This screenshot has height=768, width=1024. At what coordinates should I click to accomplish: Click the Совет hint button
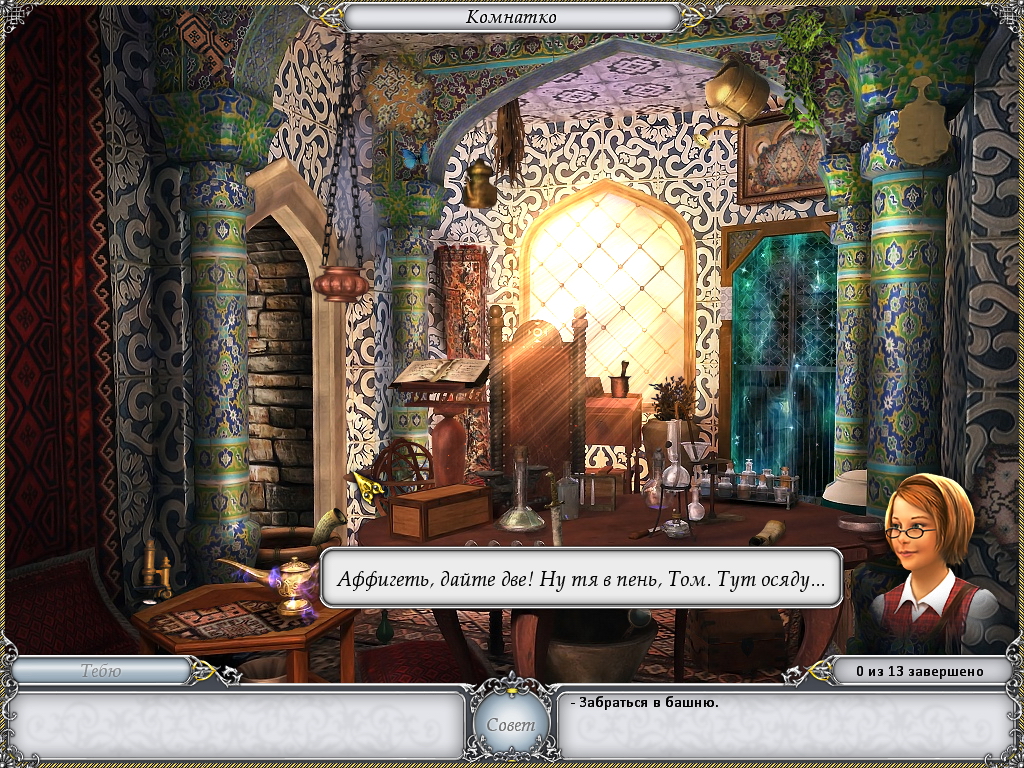click(x=511, y=724)
